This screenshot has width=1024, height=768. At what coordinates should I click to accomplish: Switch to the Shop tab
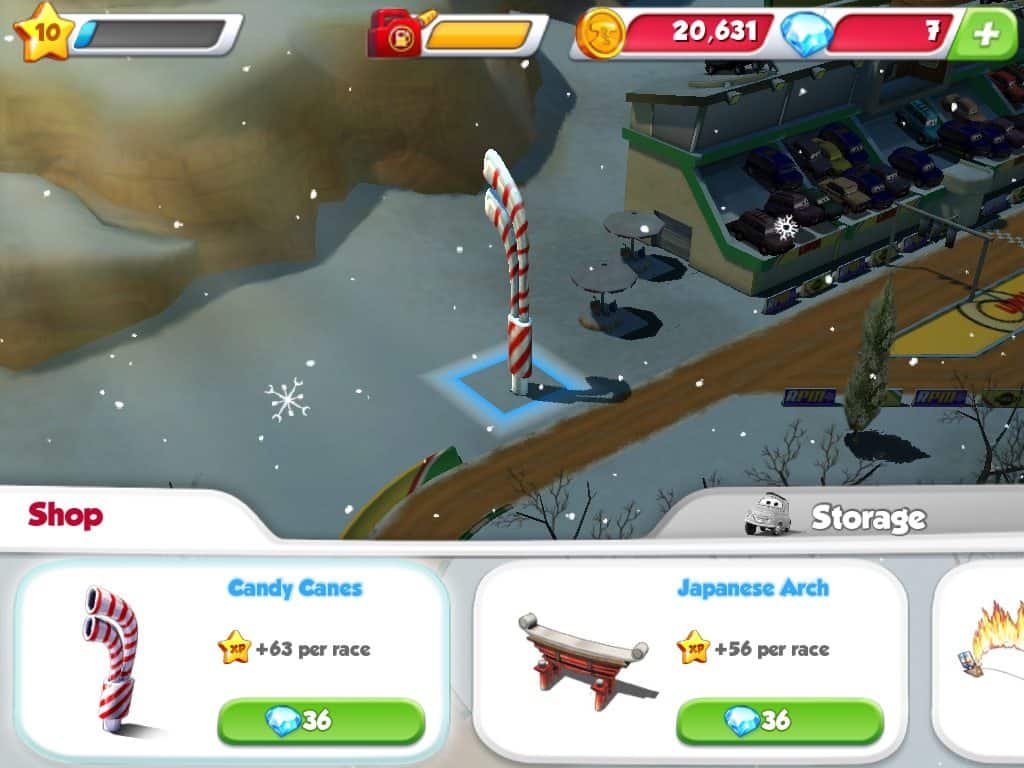[x=66, y=516]
